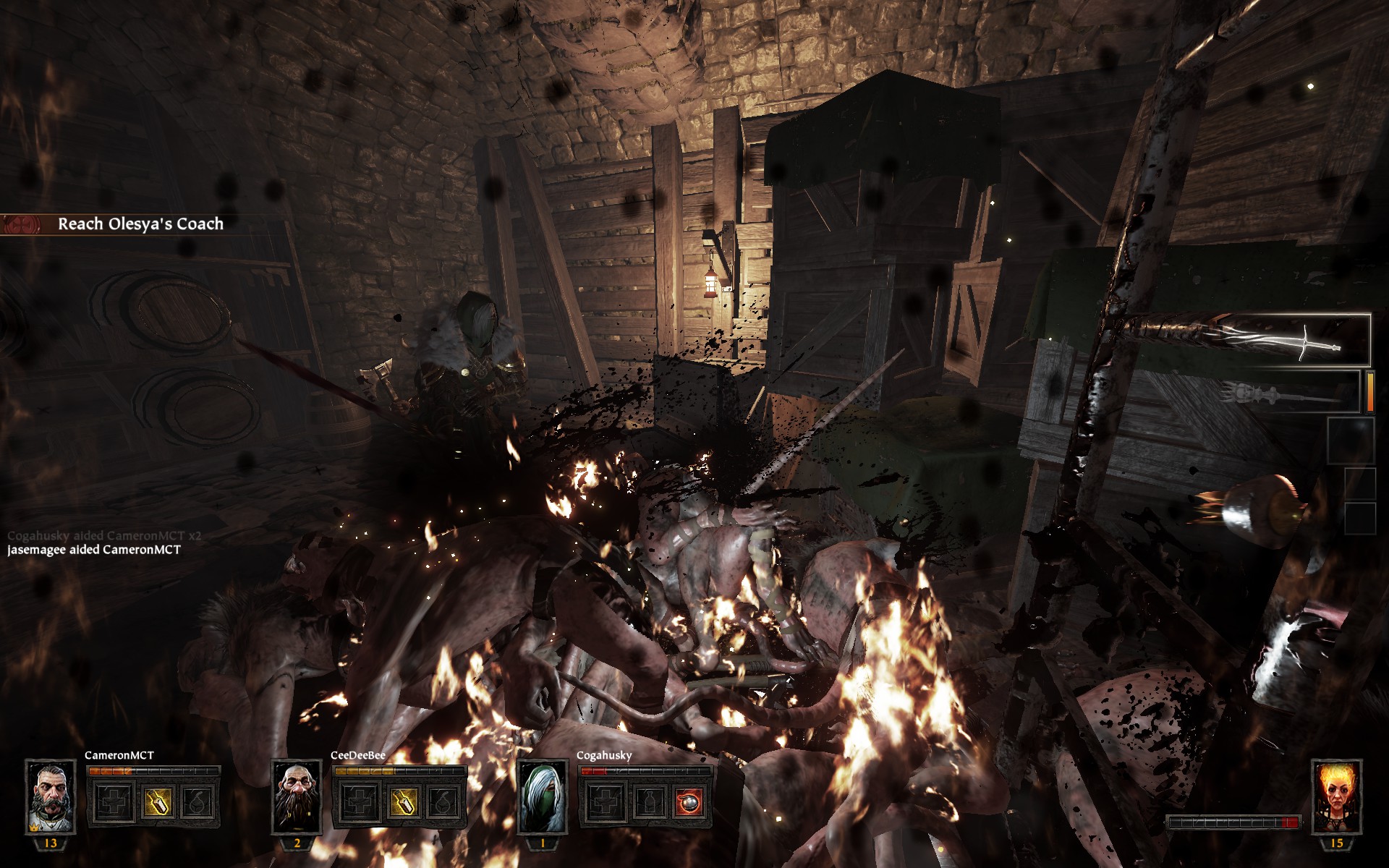The height and width of the screenshot is (868, 1389).
Task: Select Cogahusky's hooded elf portrait
Action: [543, 796]
